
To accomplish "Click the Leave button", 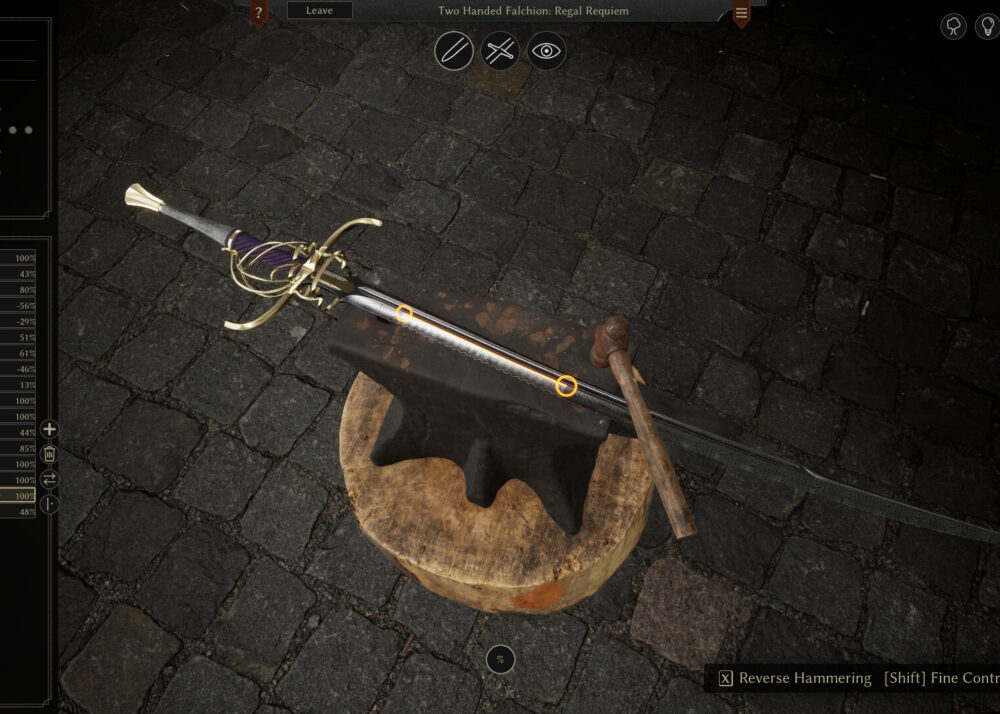I will click(x=319, y=10).
